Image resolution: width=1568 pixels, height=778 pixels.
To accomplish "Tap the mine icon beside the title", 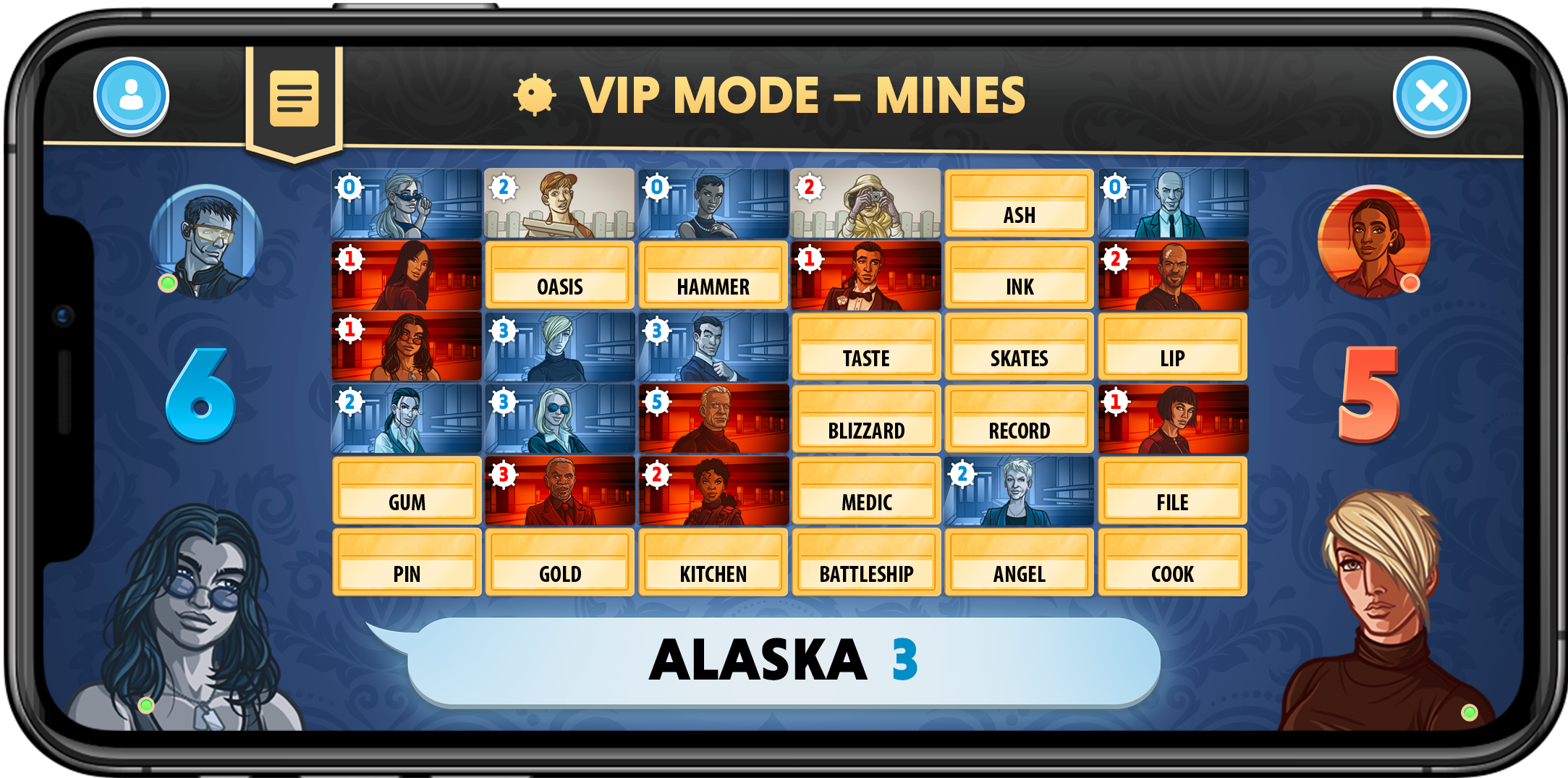I will click(533, 94).
